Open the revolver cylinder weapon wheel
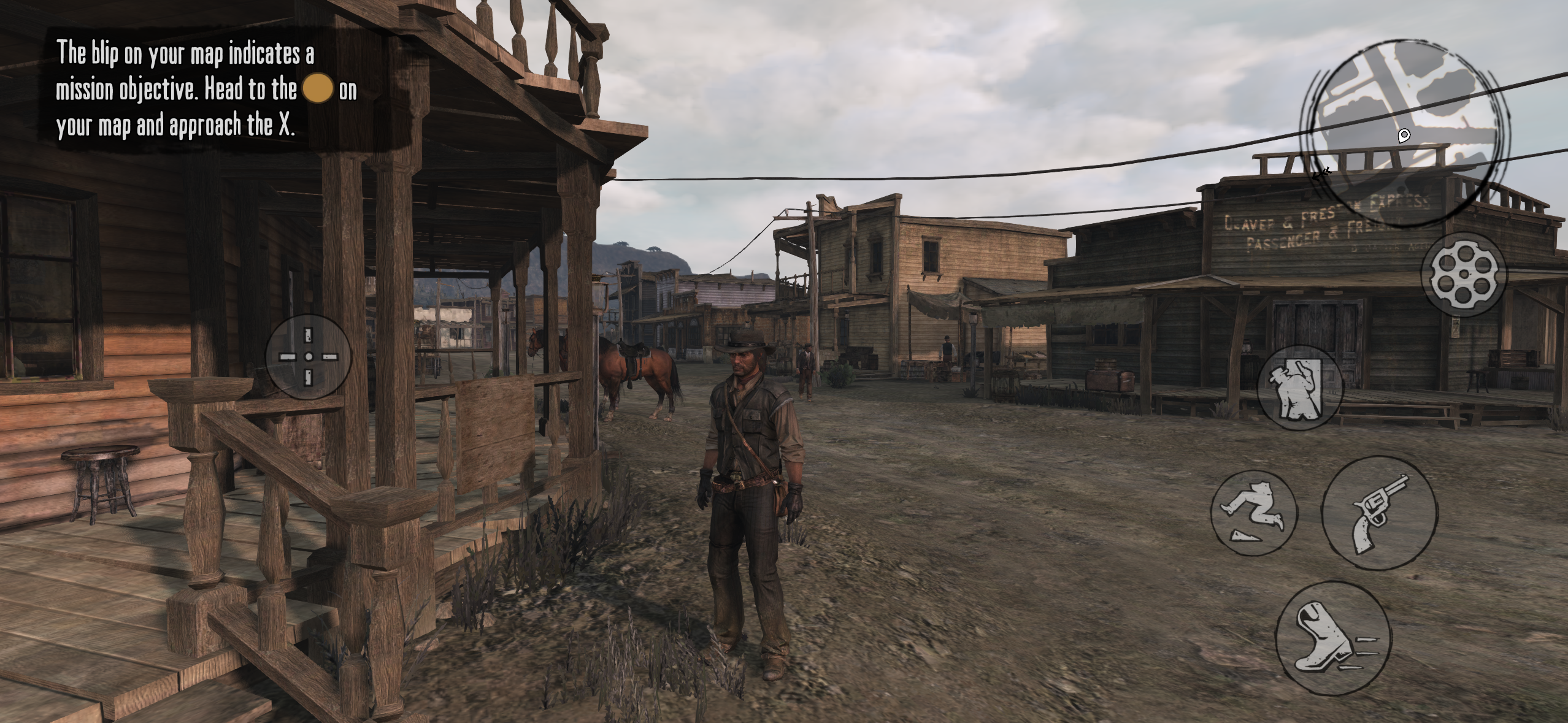 (1463, 274)
